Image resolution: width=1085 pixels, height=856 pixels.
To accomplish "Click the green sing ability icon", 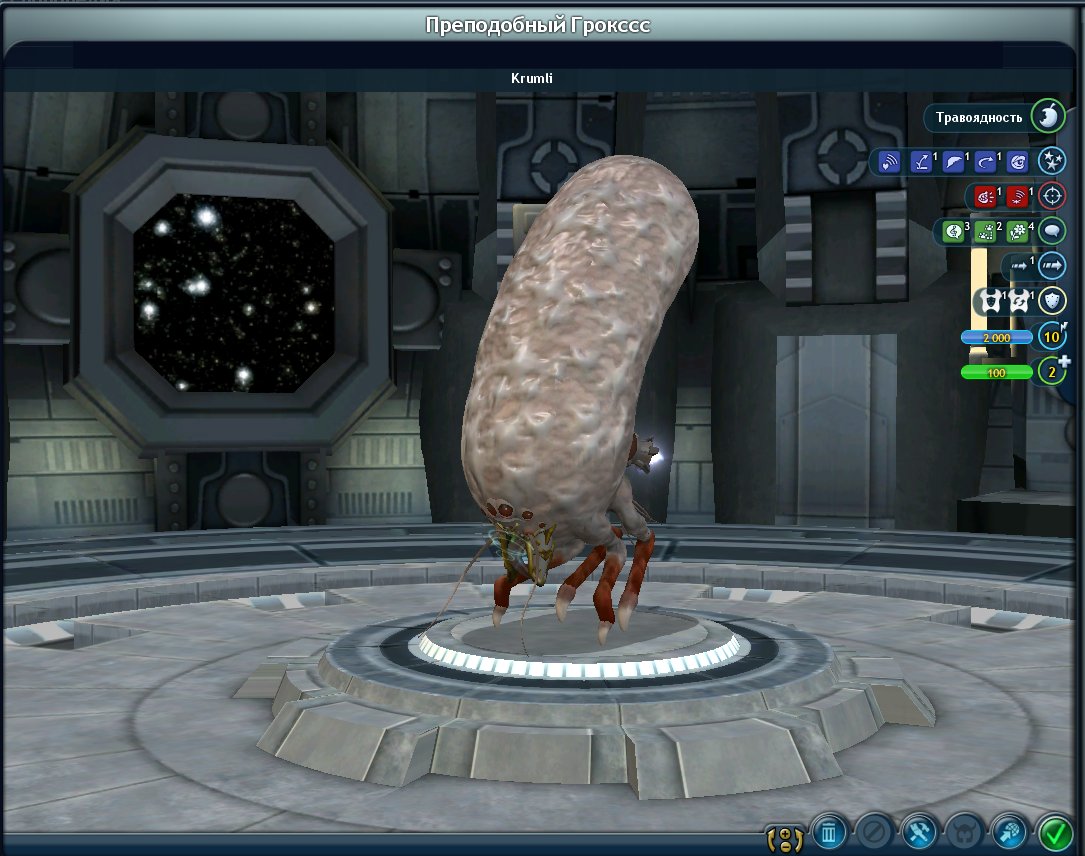I will [954, 232].
